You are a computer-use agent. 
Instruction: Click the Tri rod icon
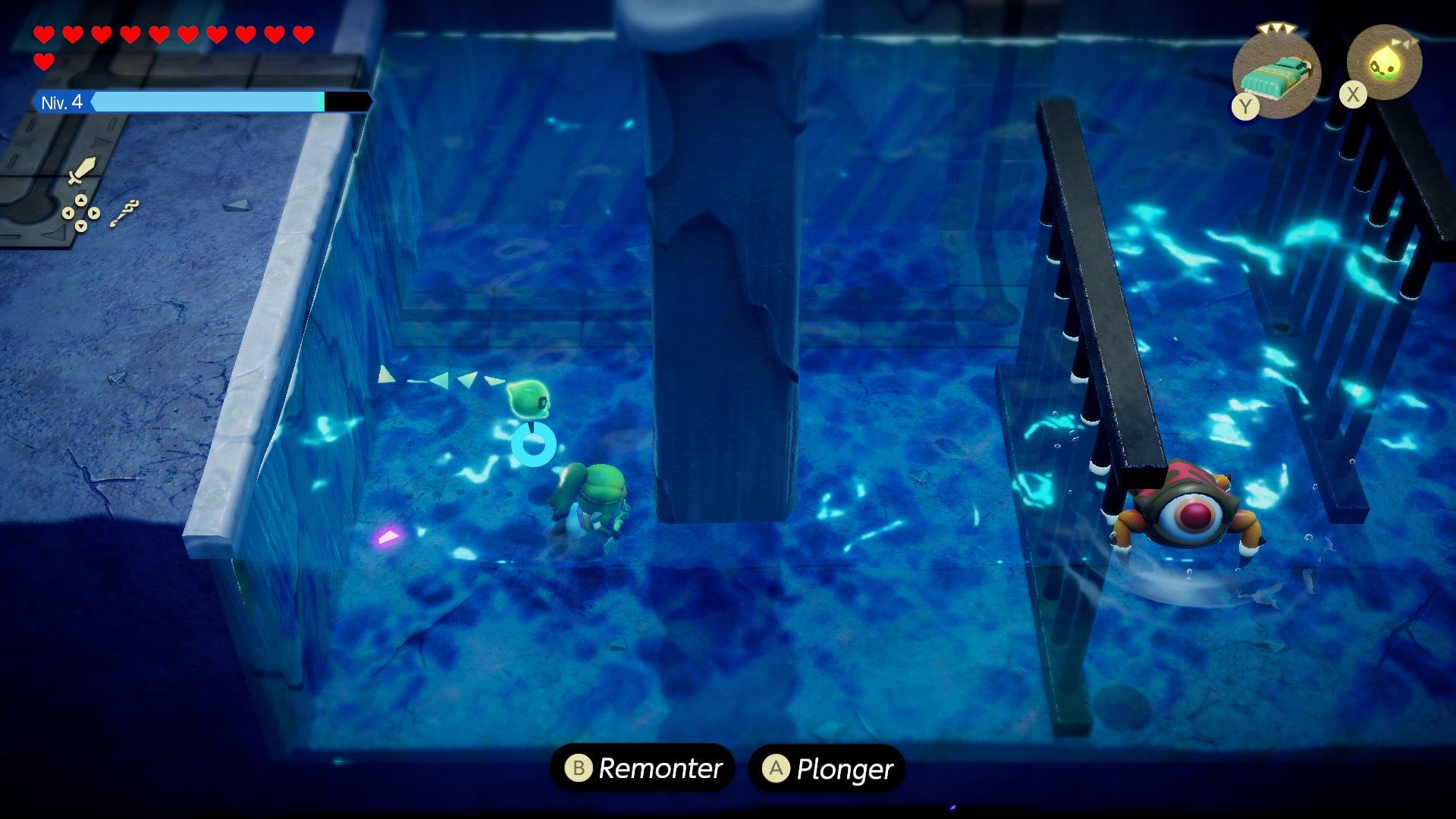[x=124, y=213]
